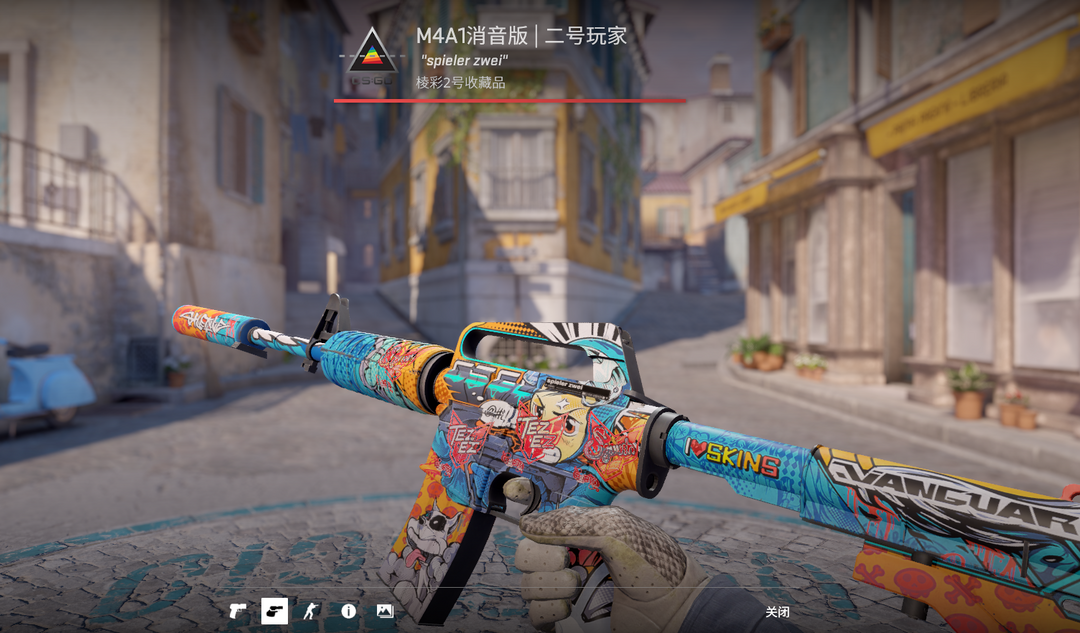This screenshot has width=1080, height=633.
Task: Show the weapon on the character model
Action: 311,611
